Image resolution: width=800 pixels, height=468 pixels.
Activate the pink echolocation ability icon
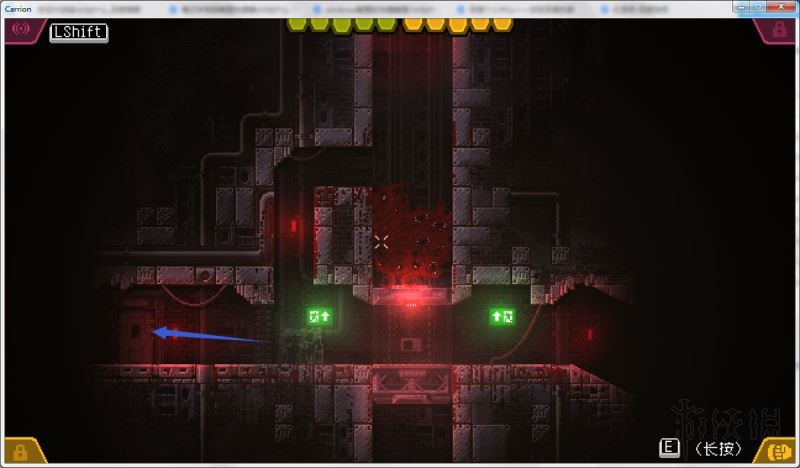[19, 30]
